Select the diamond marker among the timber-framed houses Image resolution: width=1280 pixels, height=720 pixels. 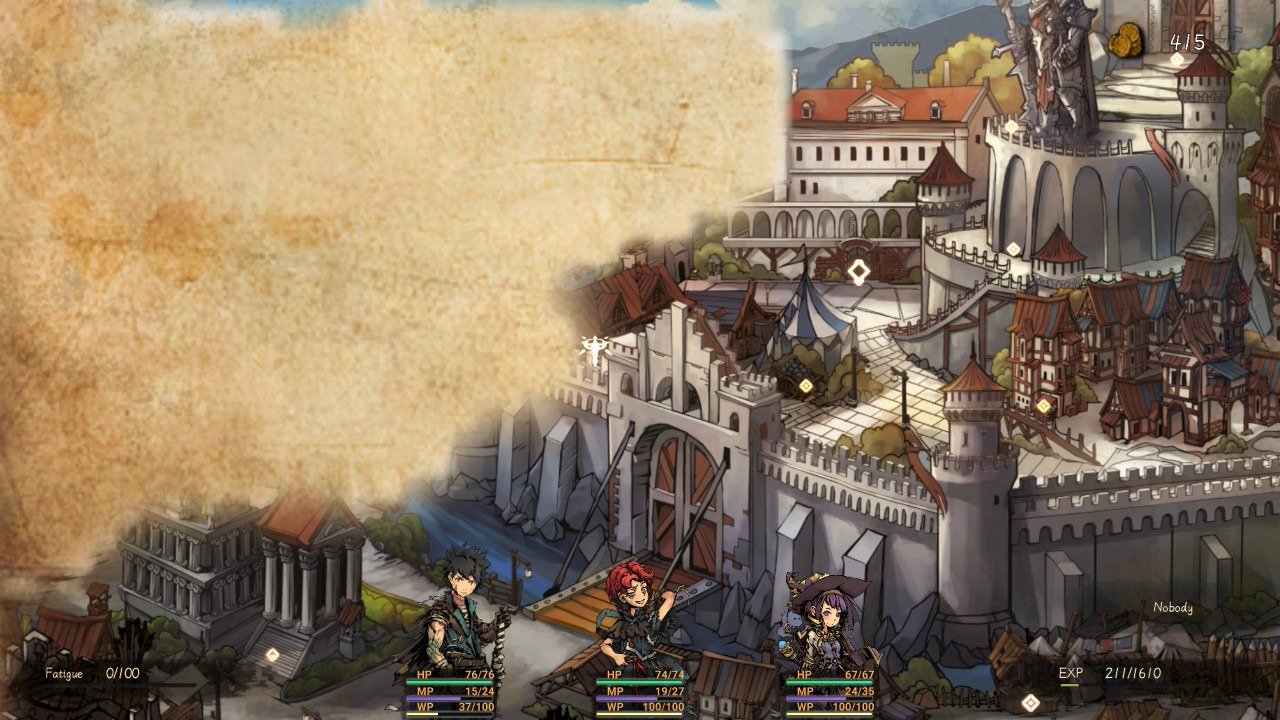[x=1043, y=406]
